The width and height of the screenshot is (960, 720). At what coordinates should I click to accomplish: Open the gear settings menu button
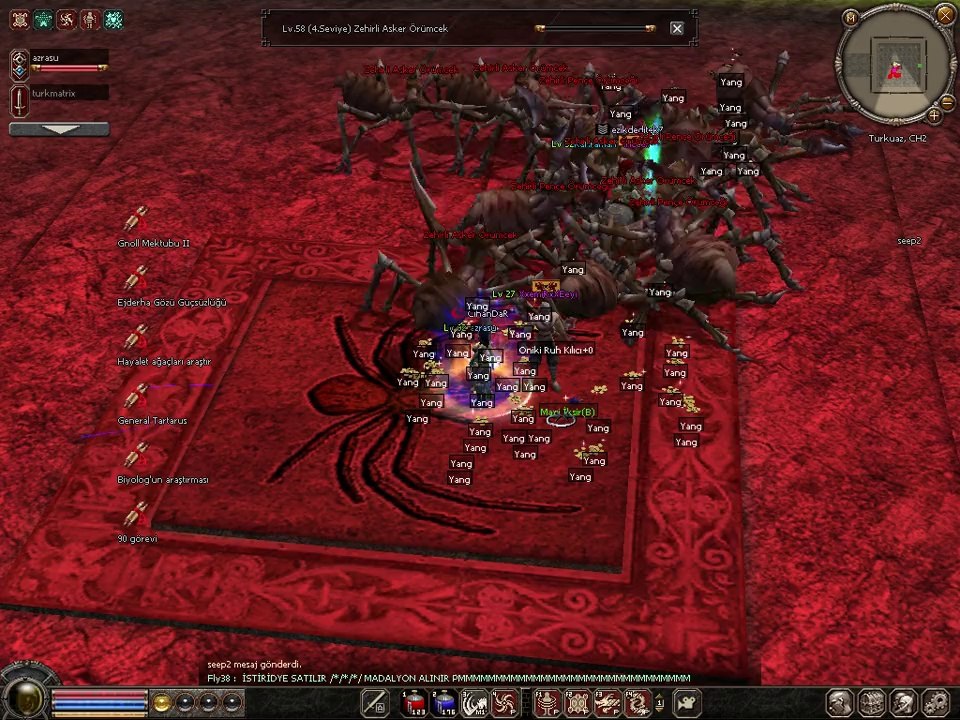point(935,702)
